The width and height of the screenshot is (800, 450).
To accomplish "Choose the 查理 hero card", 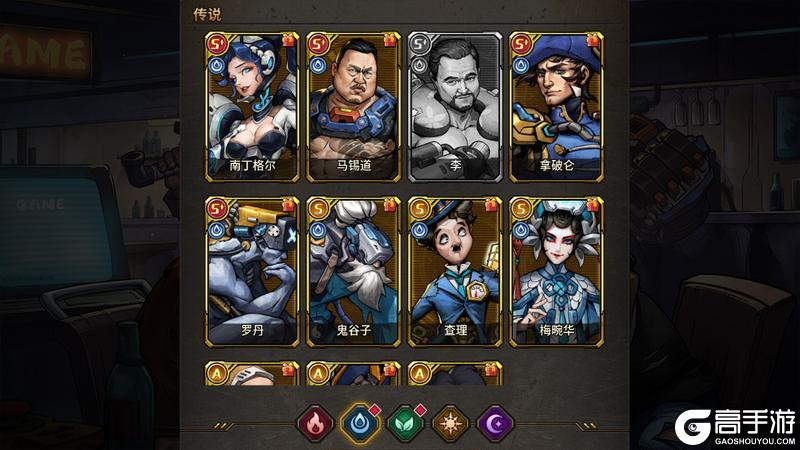I will click(x=455, y=270).
